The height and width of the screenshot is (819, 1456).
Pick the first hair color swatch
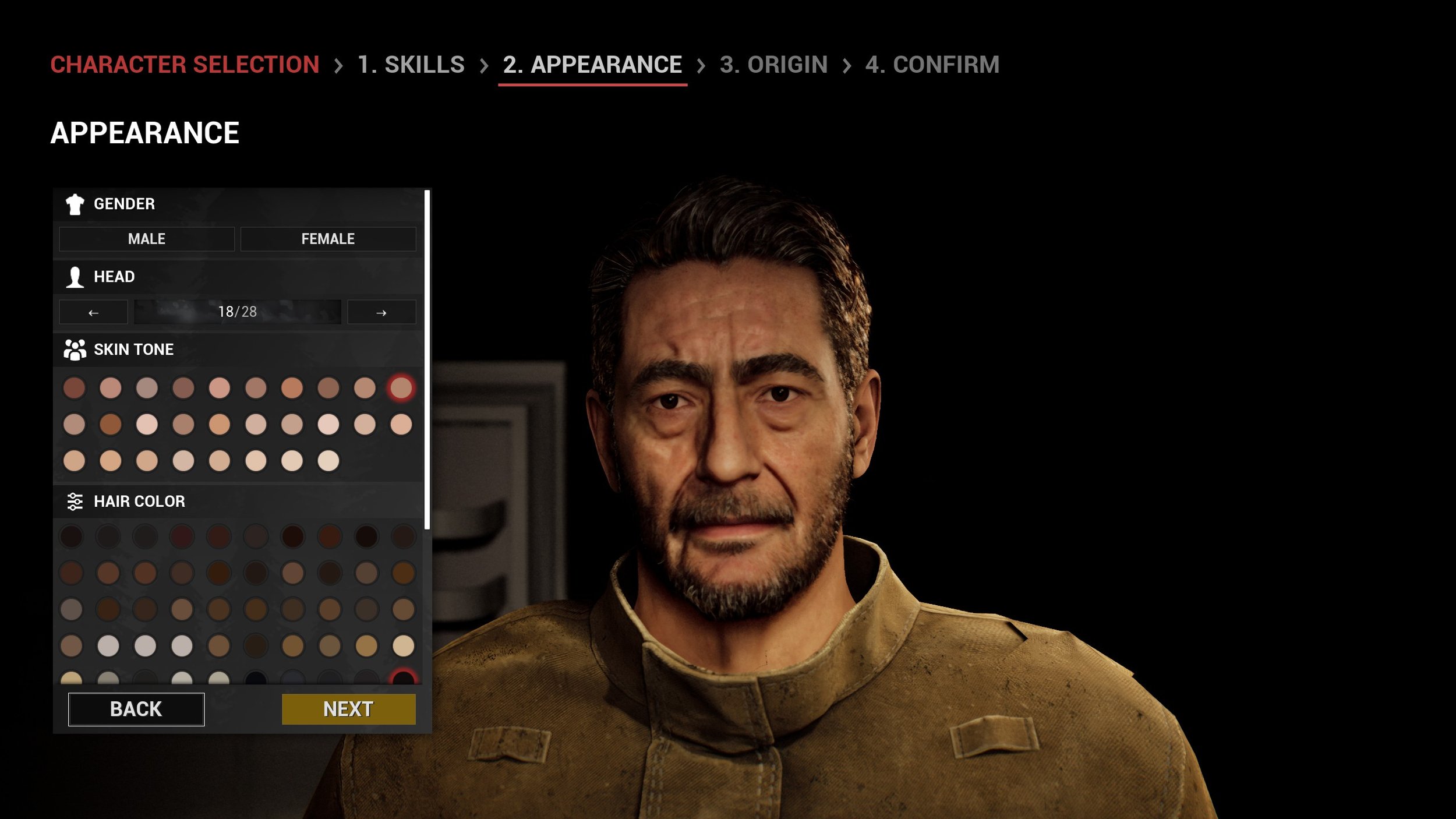click(72, 536)
